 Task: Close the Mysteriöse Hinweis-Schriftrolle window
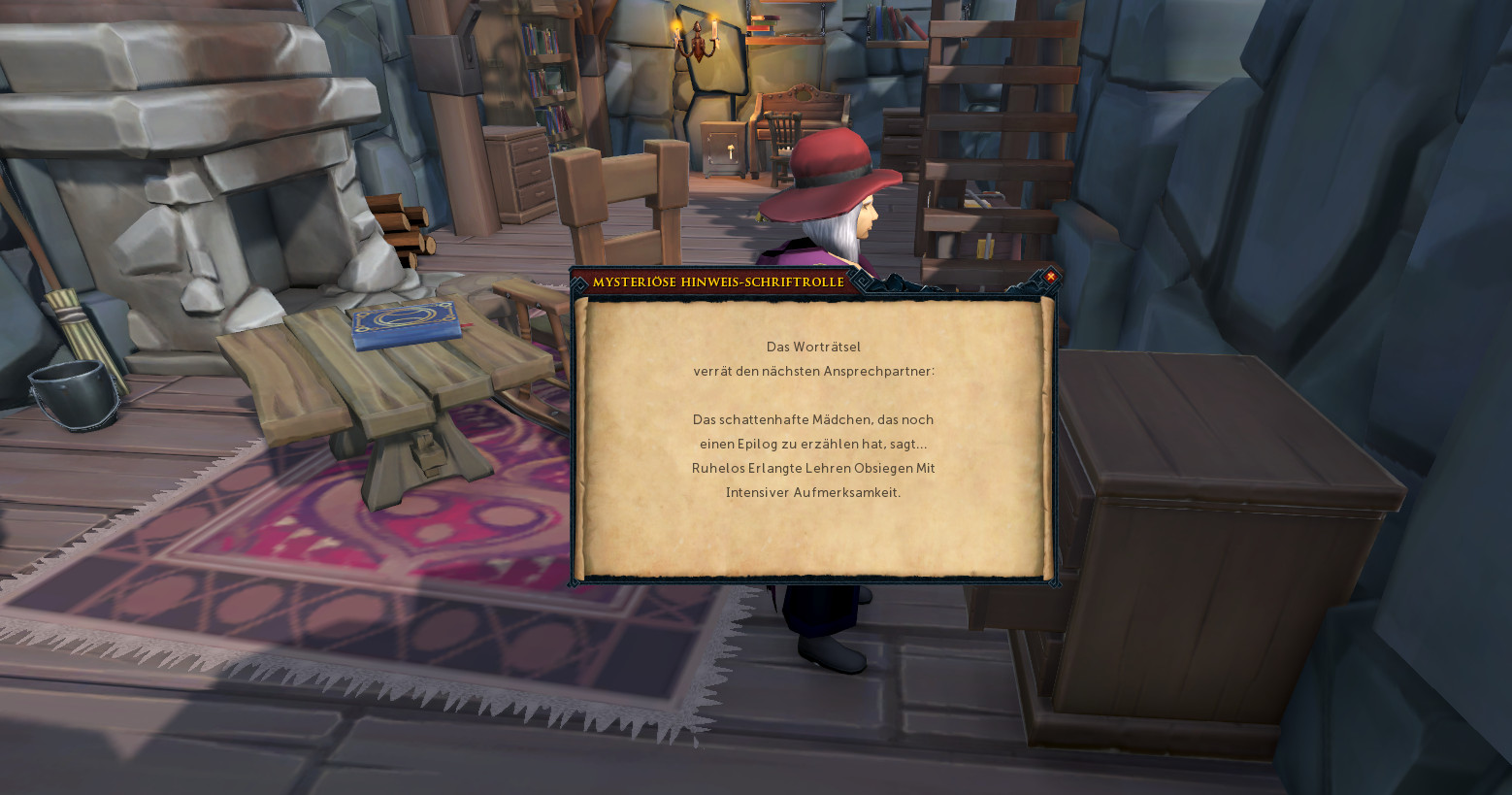tap(1050, 277)
